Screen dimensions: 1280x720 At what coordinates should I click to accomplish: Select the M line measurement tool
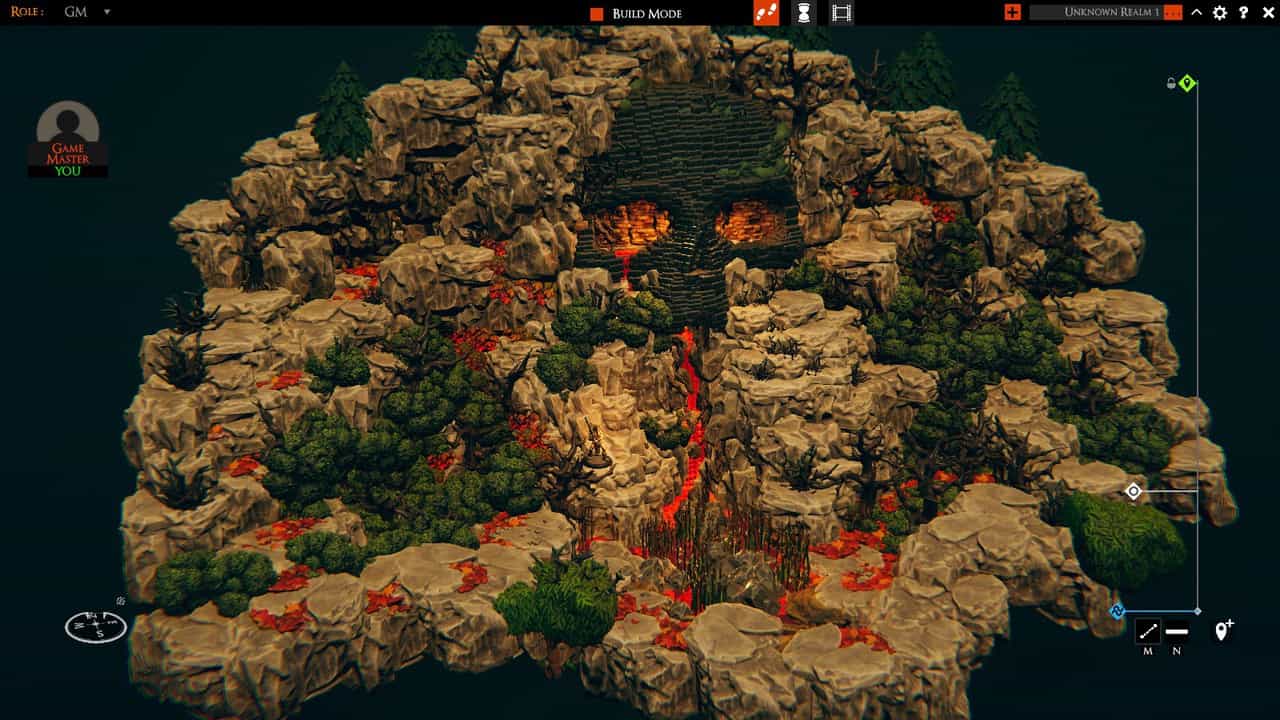tap(1146, 633)
